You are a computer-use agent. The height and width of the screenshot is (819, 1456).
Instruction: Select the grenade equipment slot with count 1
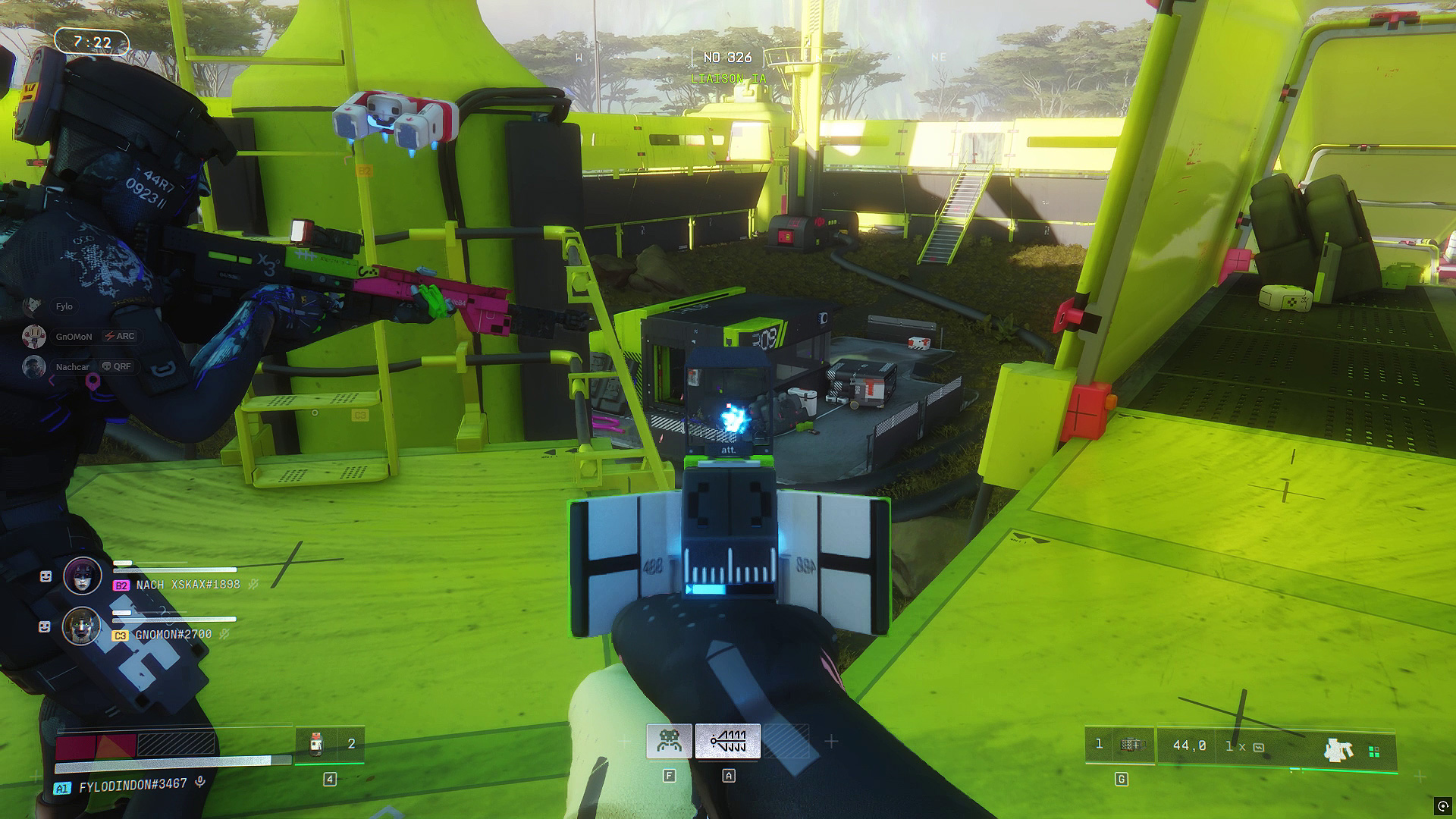[x=1120, y=745]
